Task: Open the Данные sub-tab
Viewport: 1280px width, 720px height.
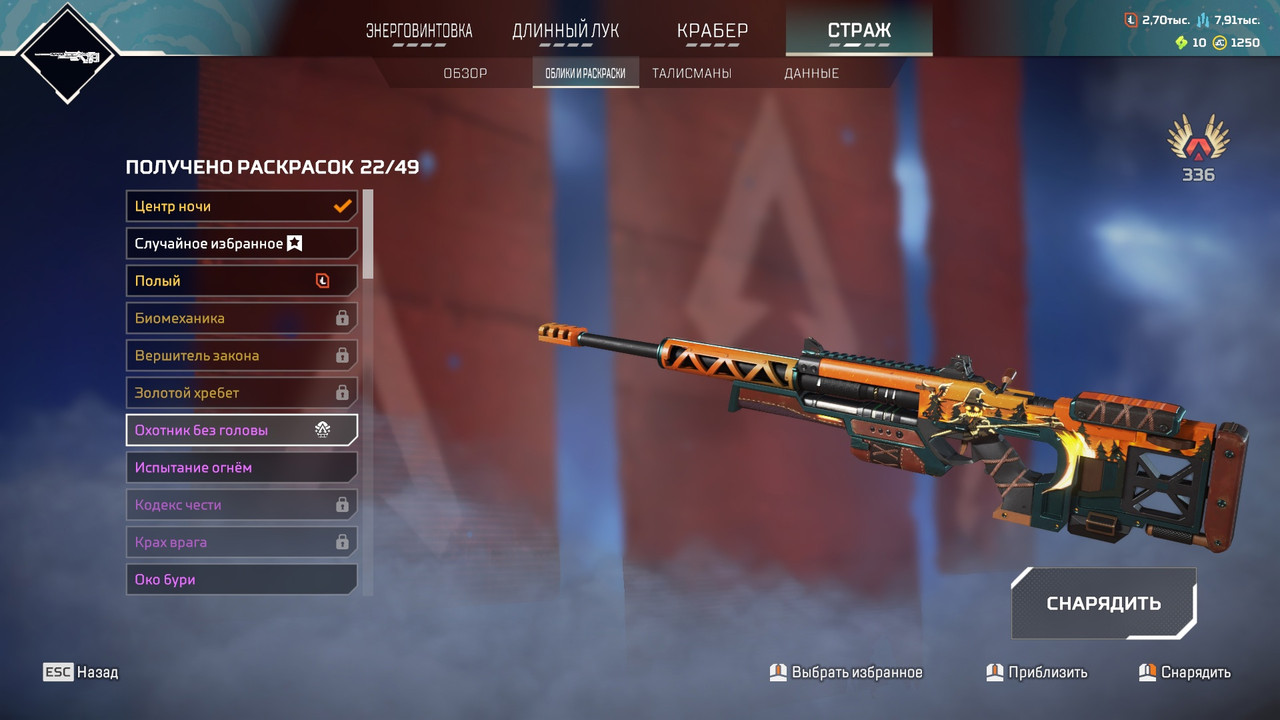Action: [x=811, y=73]
